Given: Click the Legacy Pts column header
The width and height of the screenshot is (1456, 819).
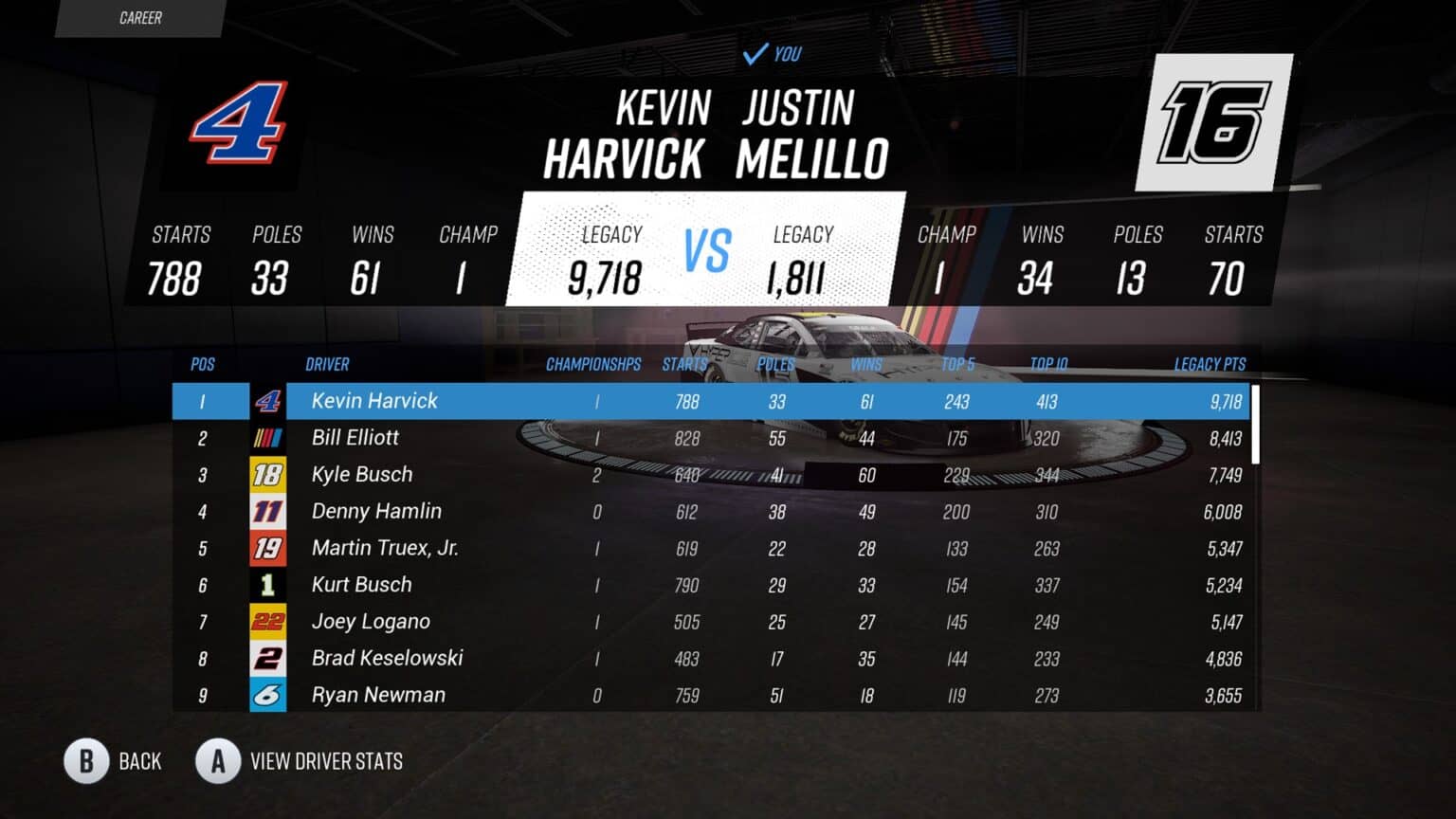Looking at the screenshot, I should pos(1210,364).
